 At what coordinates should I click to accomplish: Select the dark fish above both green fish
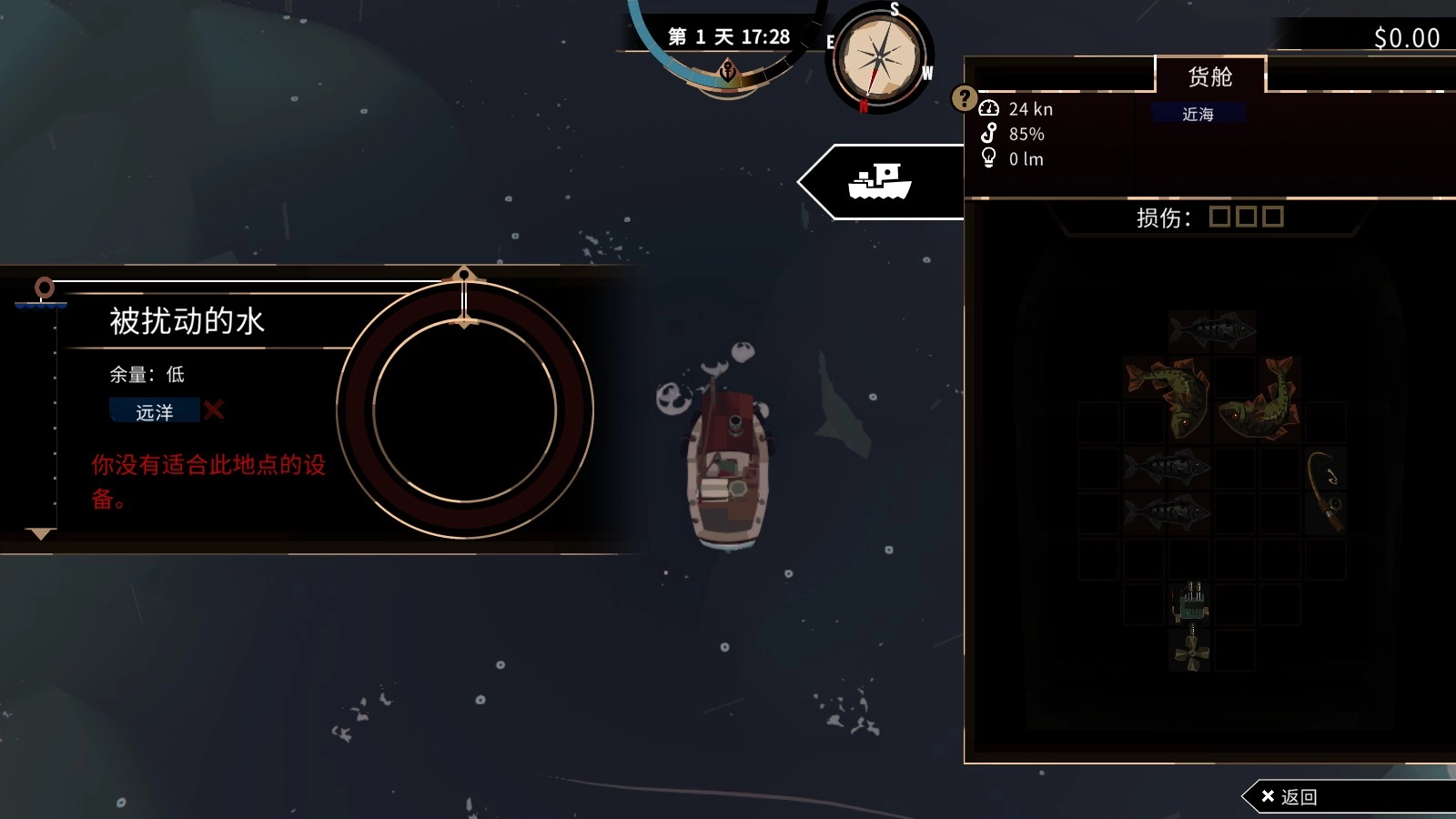[x=1212, y=330]
